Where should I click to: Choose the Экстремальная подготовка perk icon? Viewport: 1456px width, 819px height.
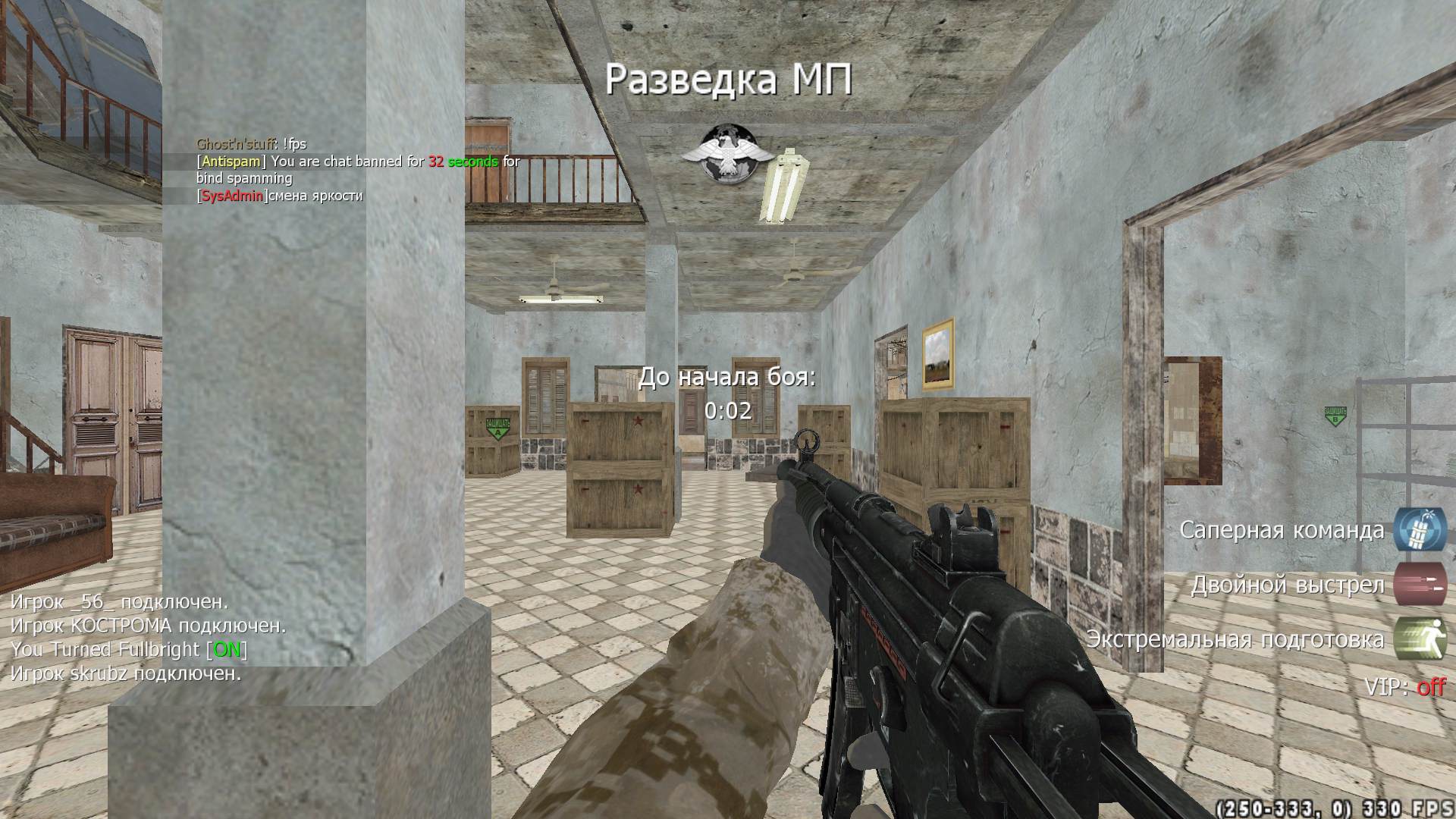point(1420,639)
